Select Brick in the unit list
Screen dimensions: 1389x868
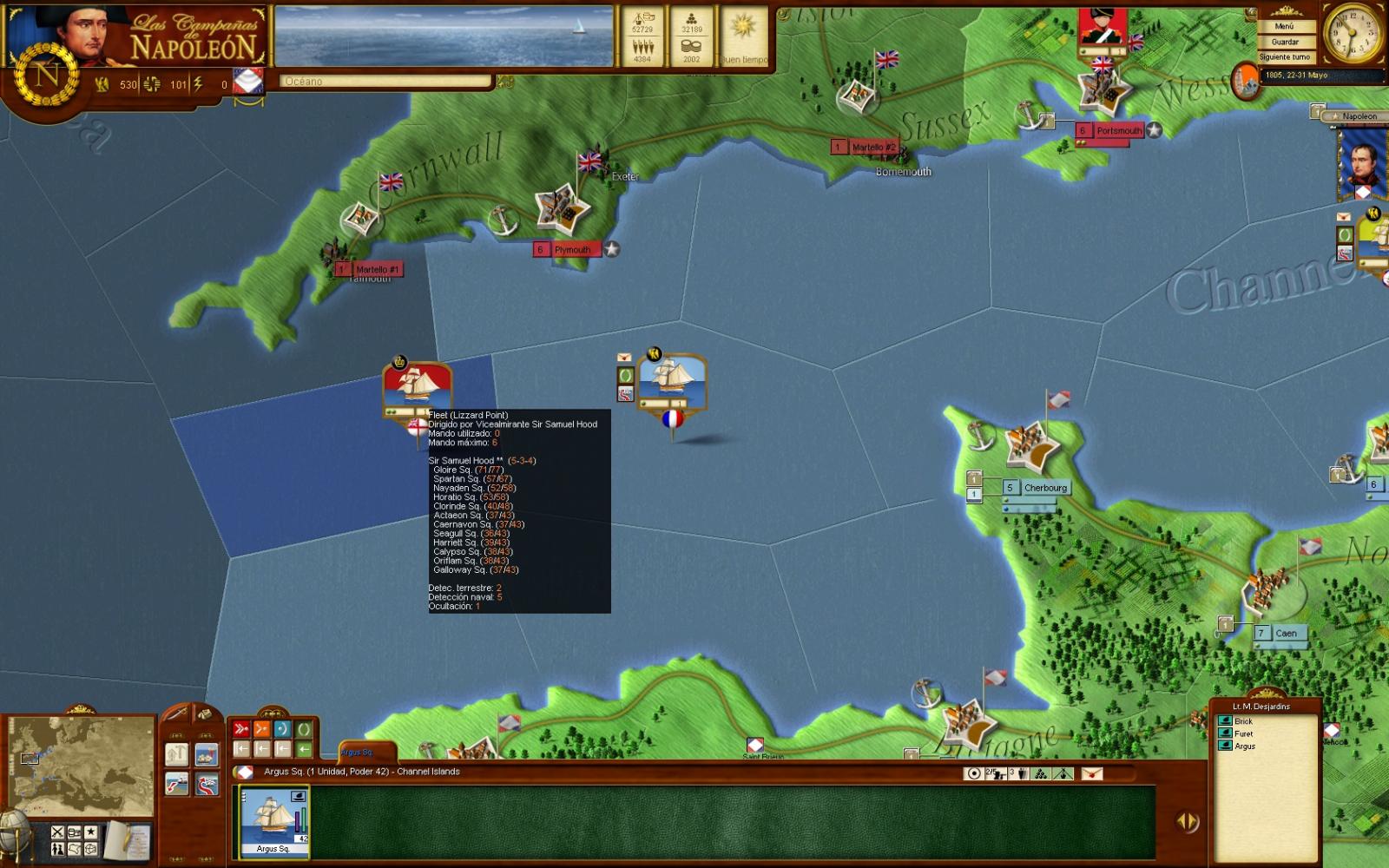(1243, 721)
